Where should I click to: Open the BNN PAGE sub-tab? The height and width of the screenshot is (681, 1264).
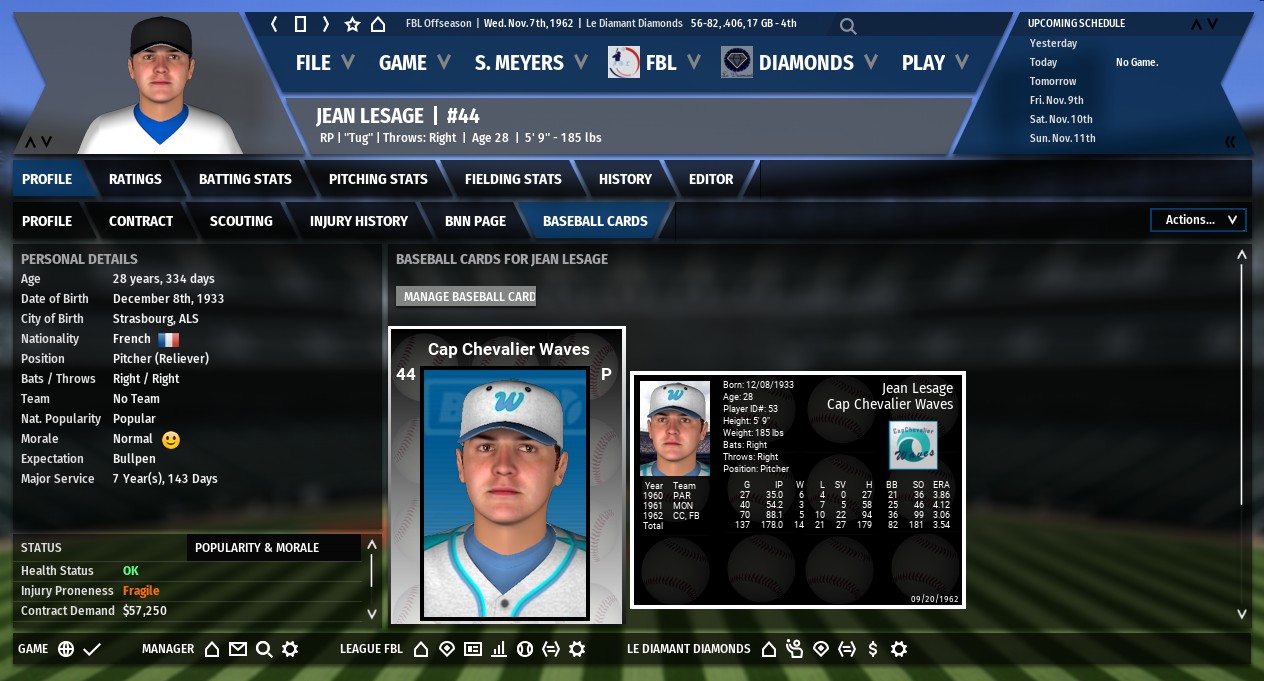(x=475, y=221)
